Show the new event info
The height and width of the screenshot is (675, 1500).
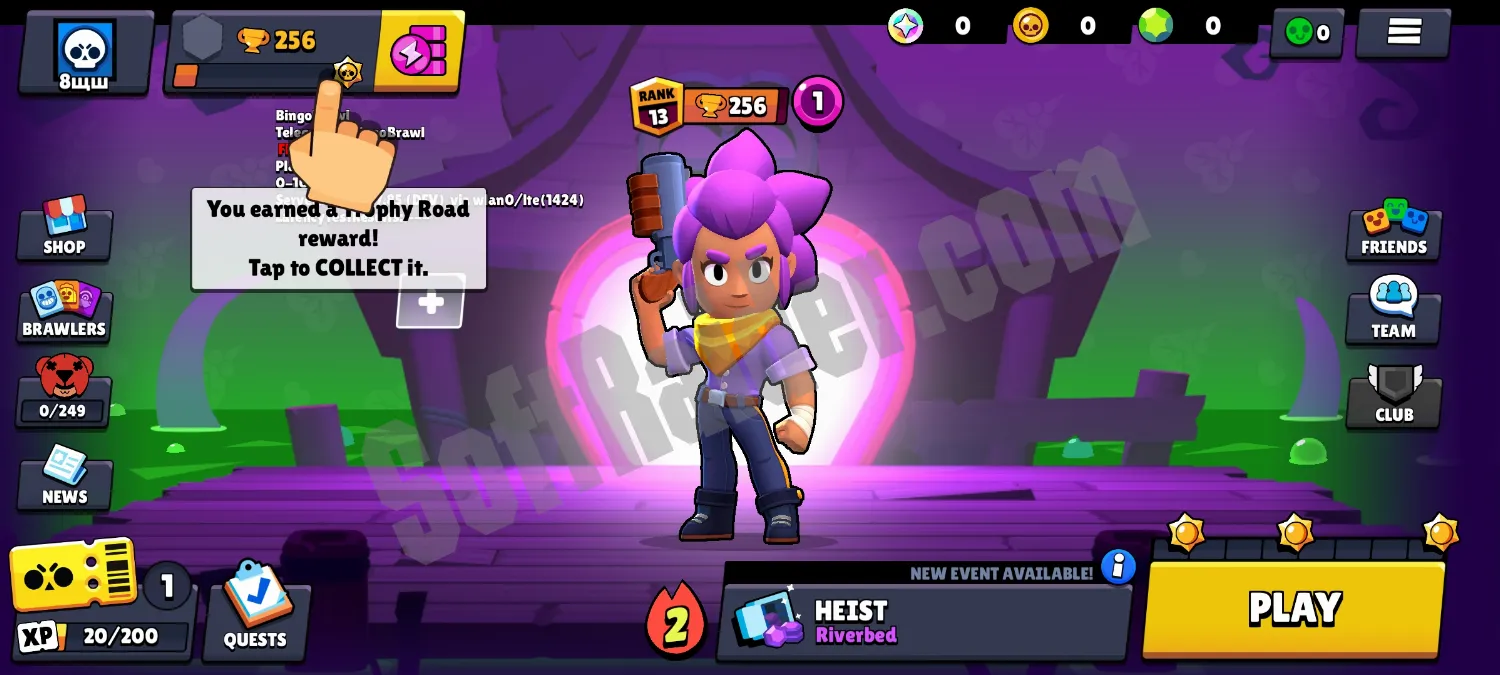1118,567
